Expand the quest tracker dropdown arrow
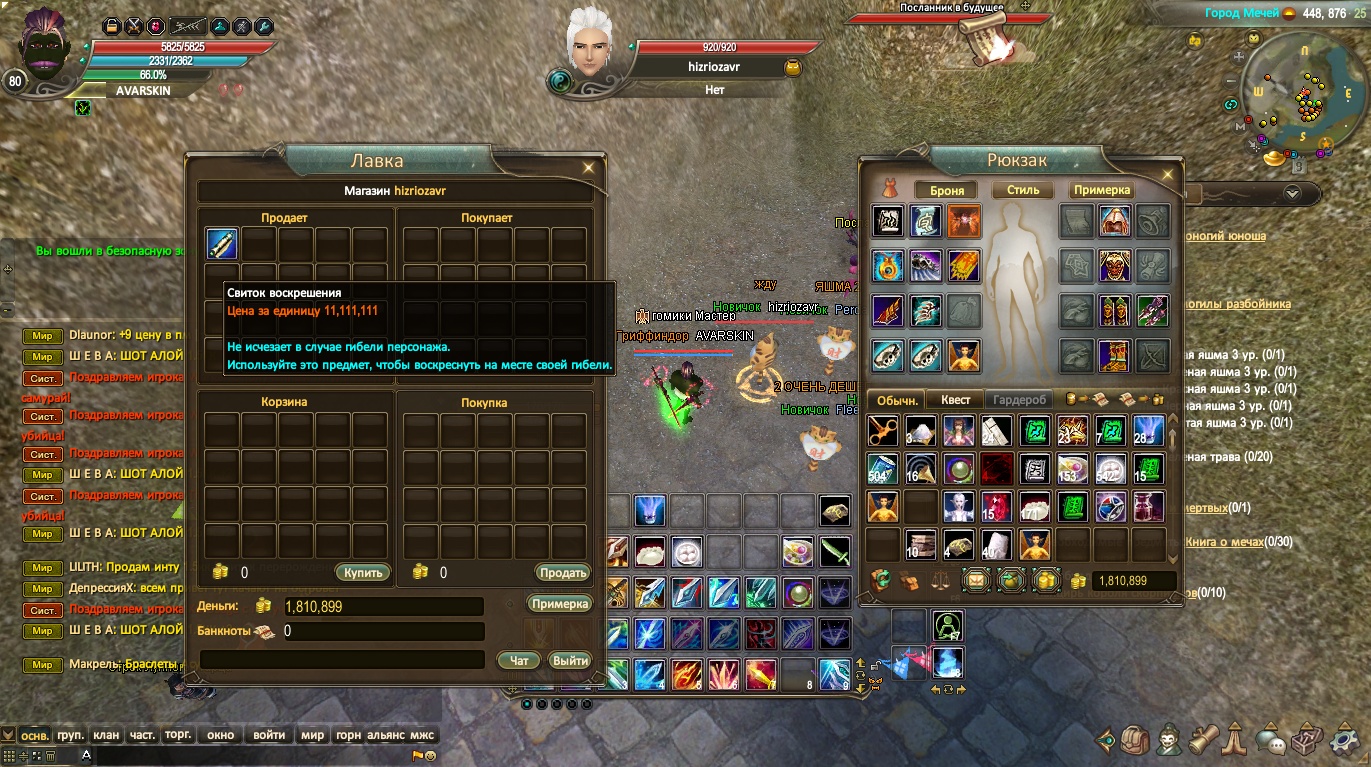Image resolution: width=1371 pixels, height=767 pixels. [1291, 193]
